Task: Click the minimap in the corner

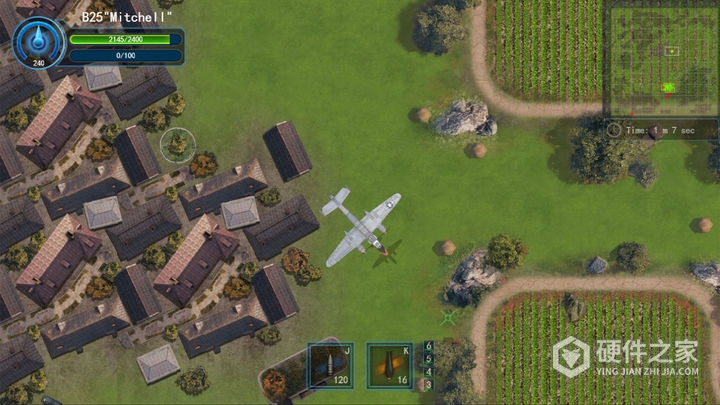Action: [x=660, y=61]
